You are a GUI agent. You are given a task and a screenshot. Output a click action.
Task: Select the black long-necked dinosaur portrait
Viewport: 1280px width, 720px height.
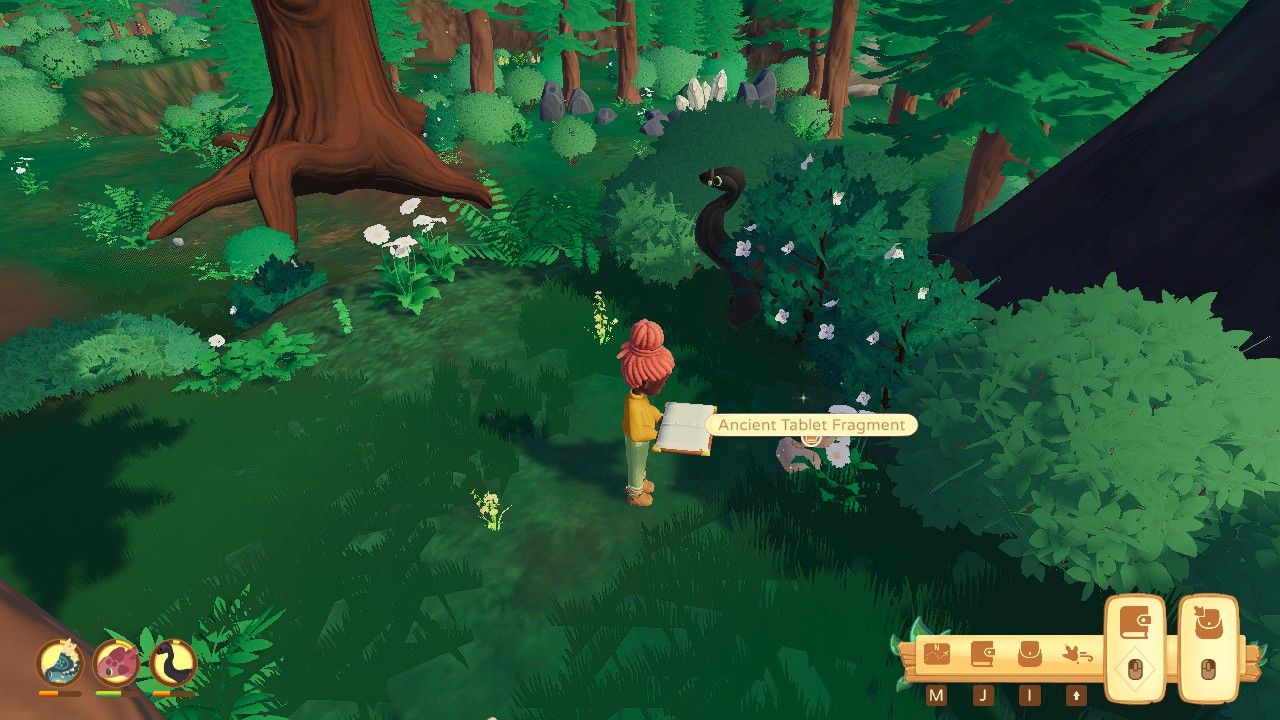click(x=171, y=664)
